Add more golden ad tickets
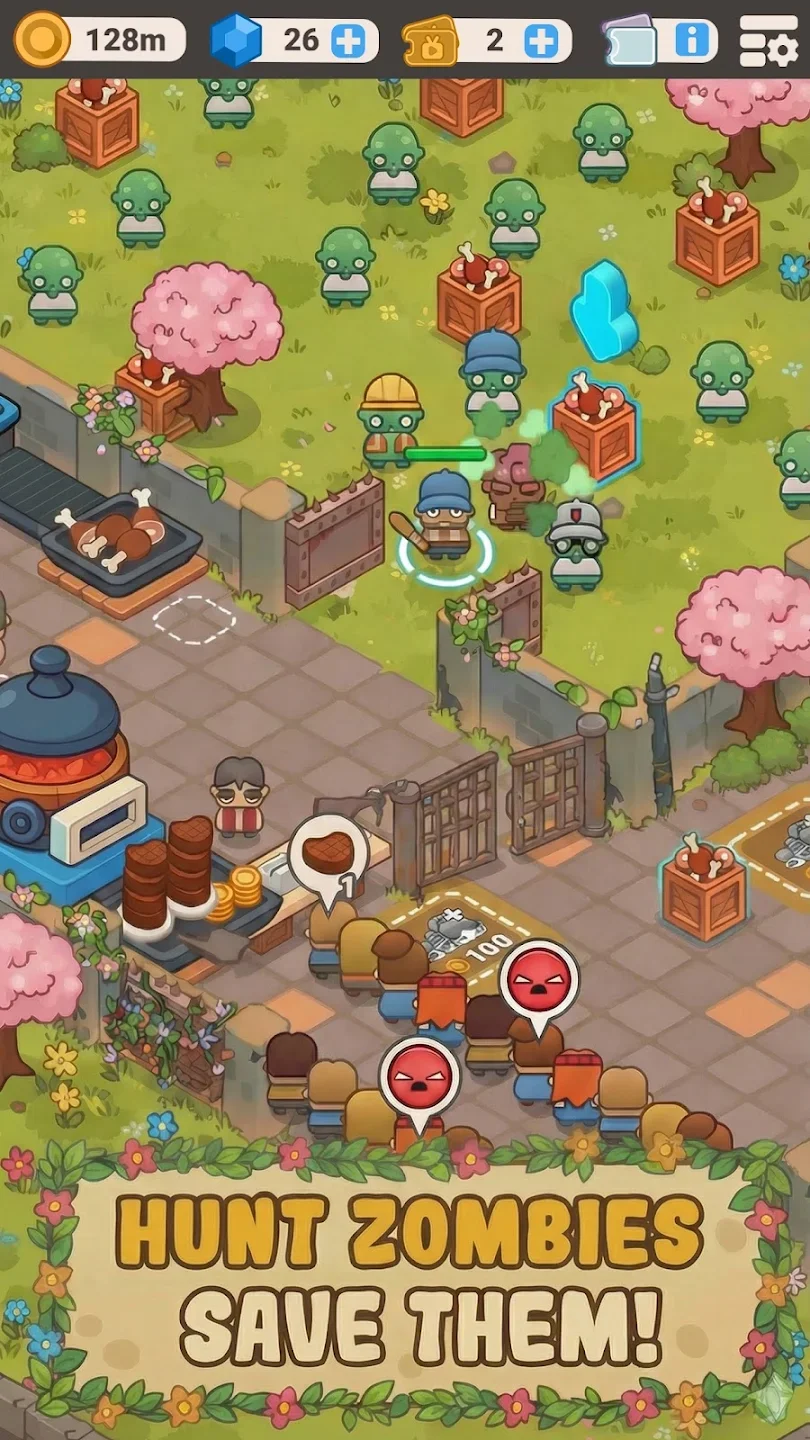810x1440 pixels. click(x=540, y=41)
